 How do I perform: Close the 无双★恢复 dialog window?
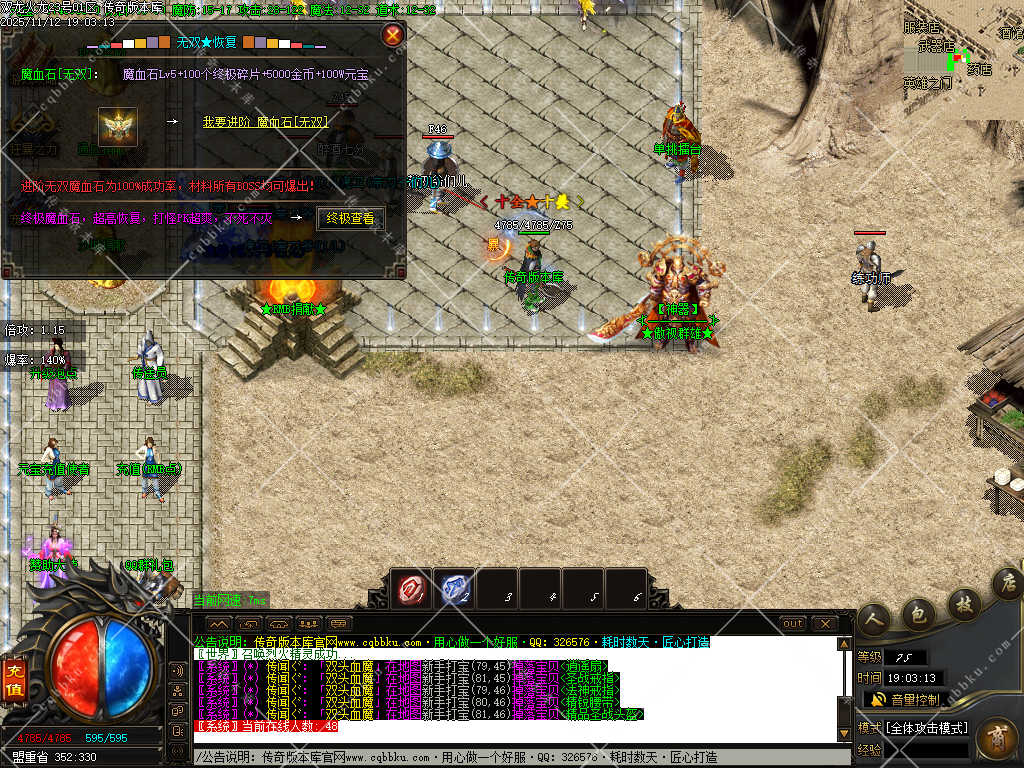[393, 36]
